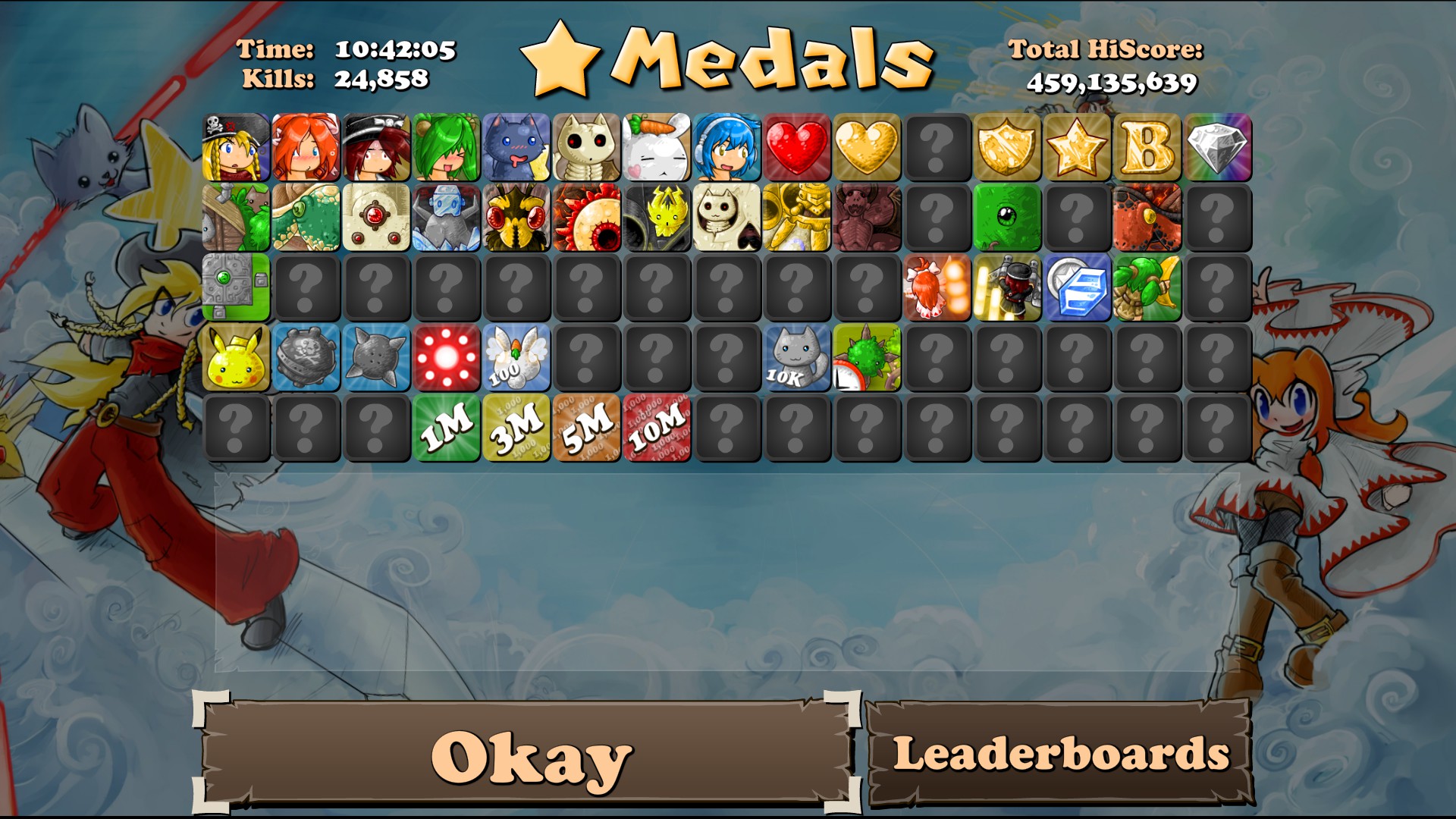Choose the gold star medal

[x=1076, y=147]
